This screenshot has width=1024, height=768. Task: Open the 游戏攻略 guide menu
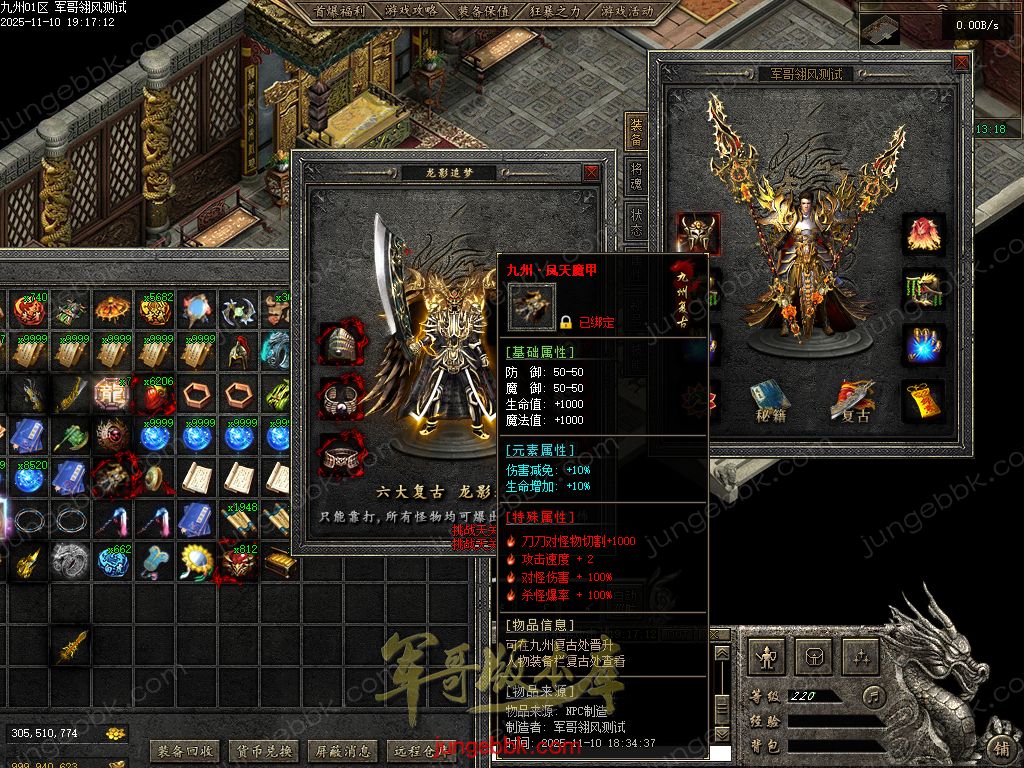pos(411,12)
